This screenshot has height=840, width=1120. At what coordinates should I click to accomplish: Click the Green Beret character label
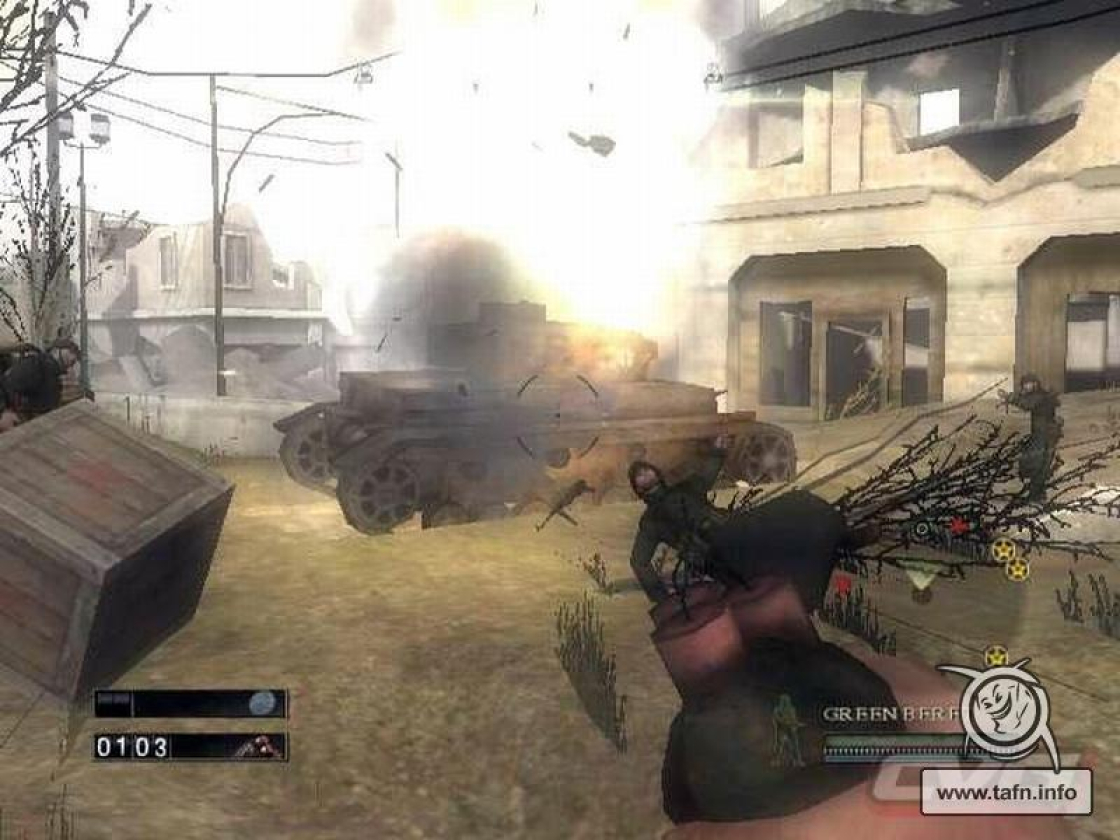880,714
